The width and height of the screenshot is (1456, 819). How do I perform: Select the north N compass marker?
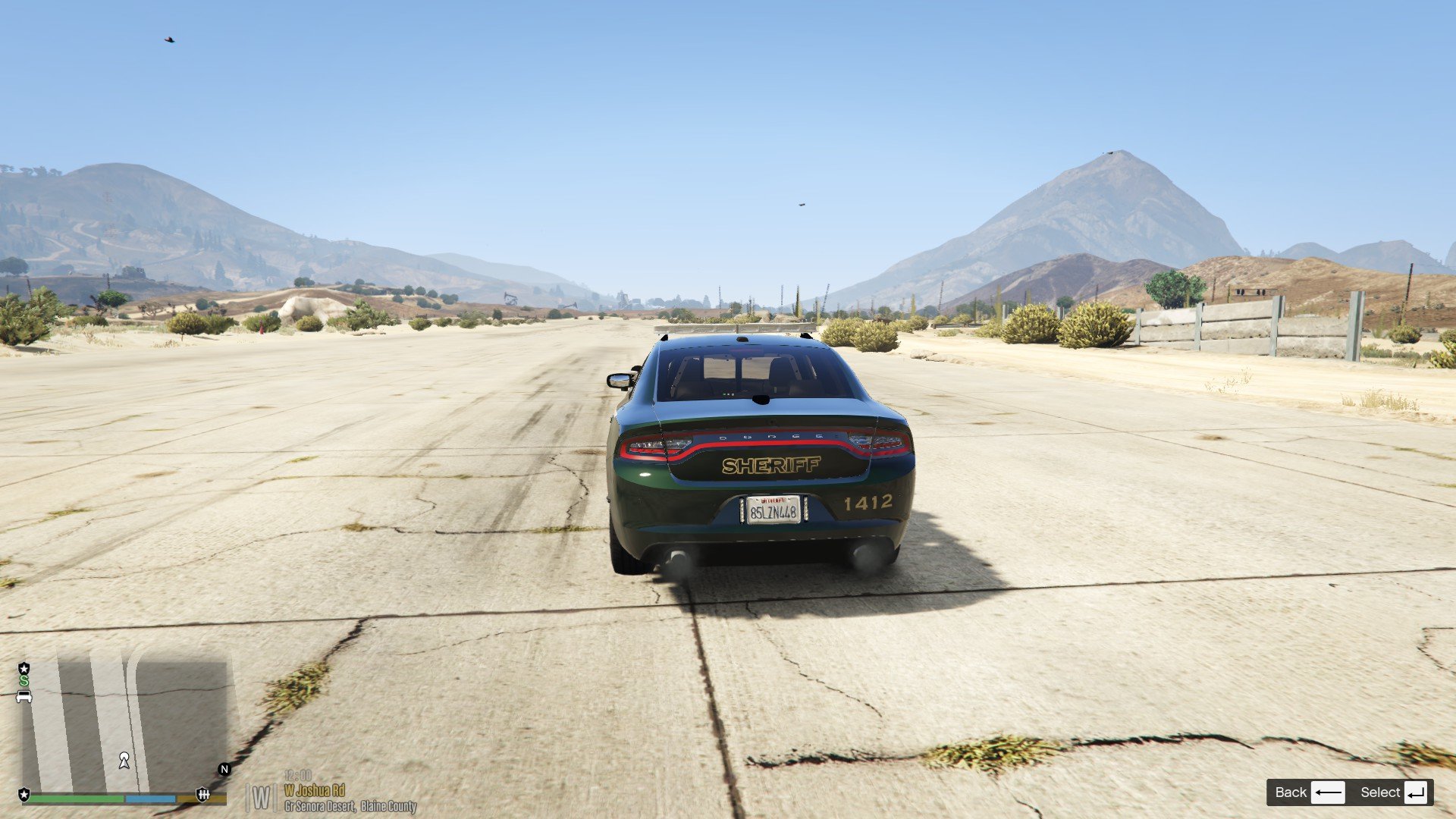224,769
